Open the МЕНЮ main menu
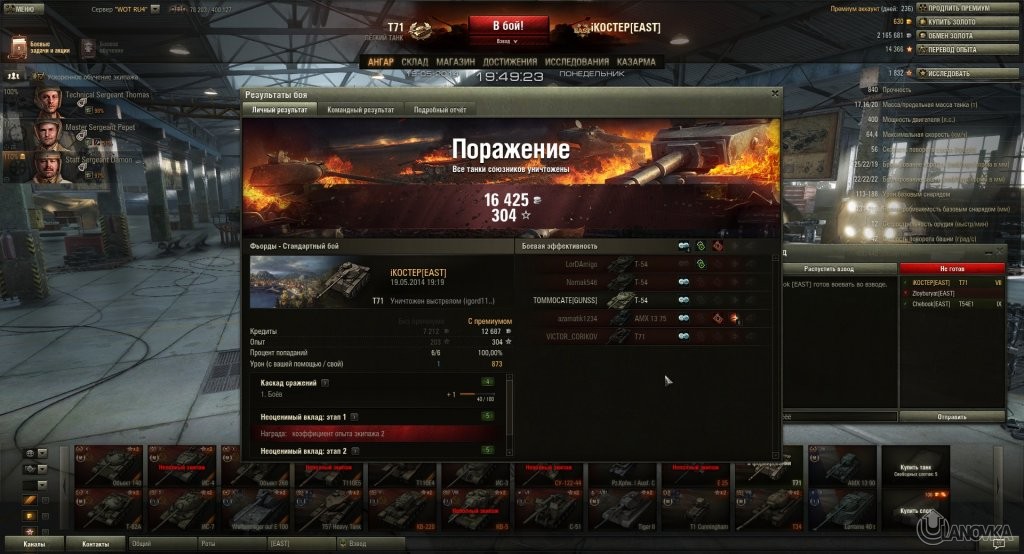Viewport: 1024px width, 554px height. [23, 8]
